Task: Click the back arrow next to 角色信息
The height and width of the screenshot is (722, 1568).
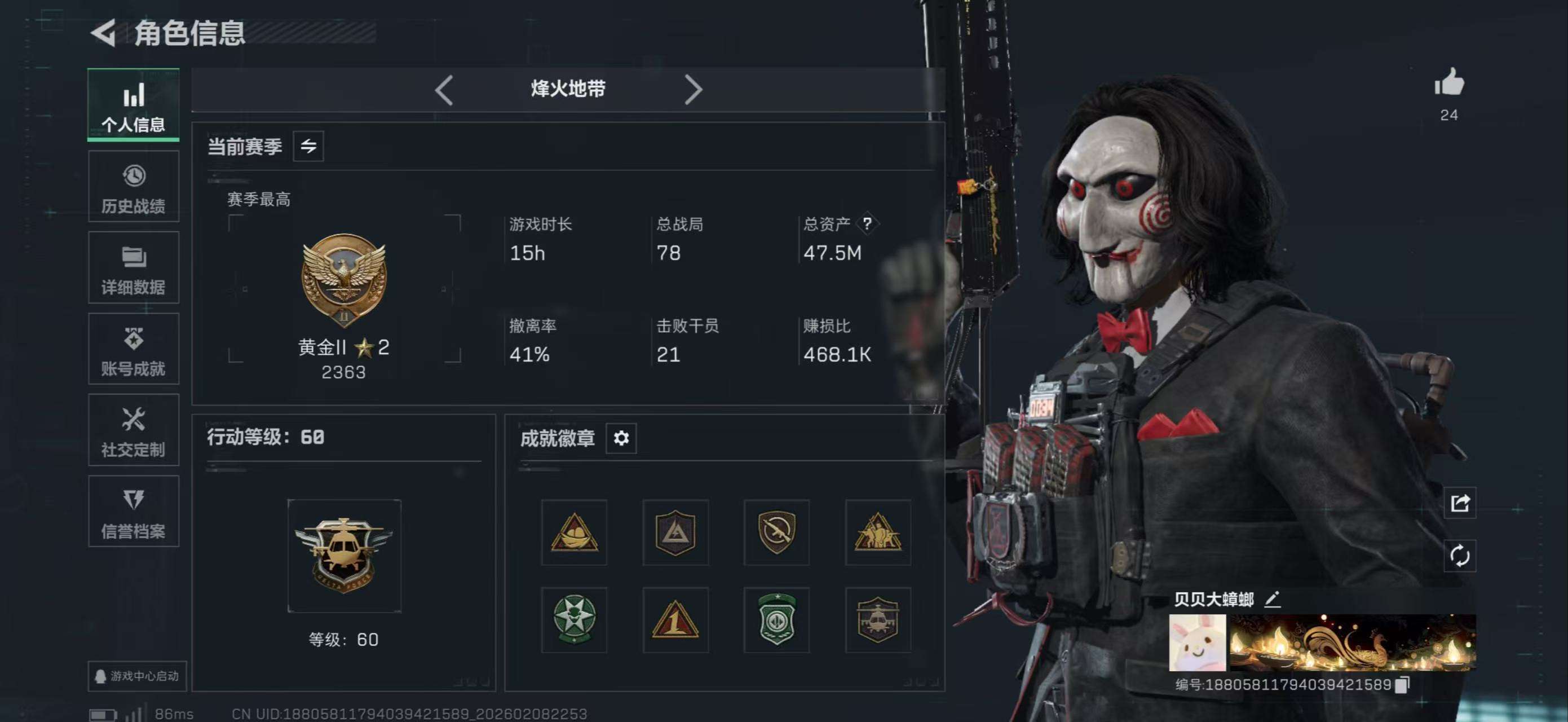Action: pos(105,32)
